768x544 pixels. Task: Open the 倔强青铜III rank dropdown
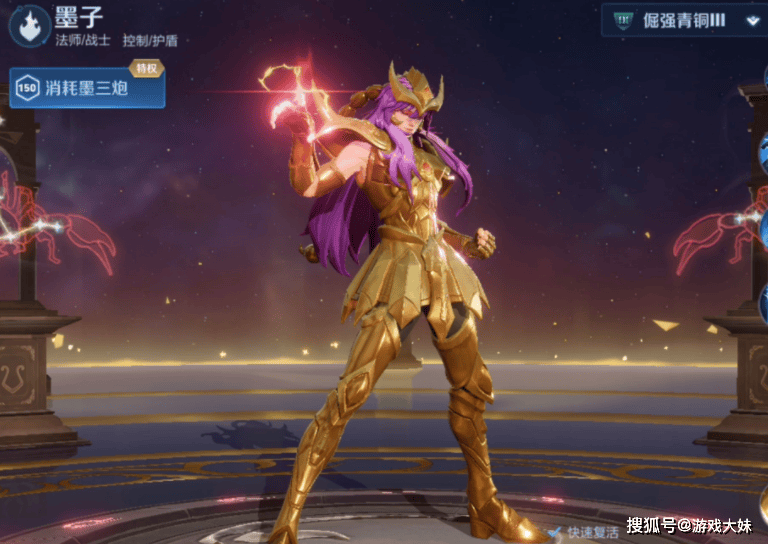752,19
